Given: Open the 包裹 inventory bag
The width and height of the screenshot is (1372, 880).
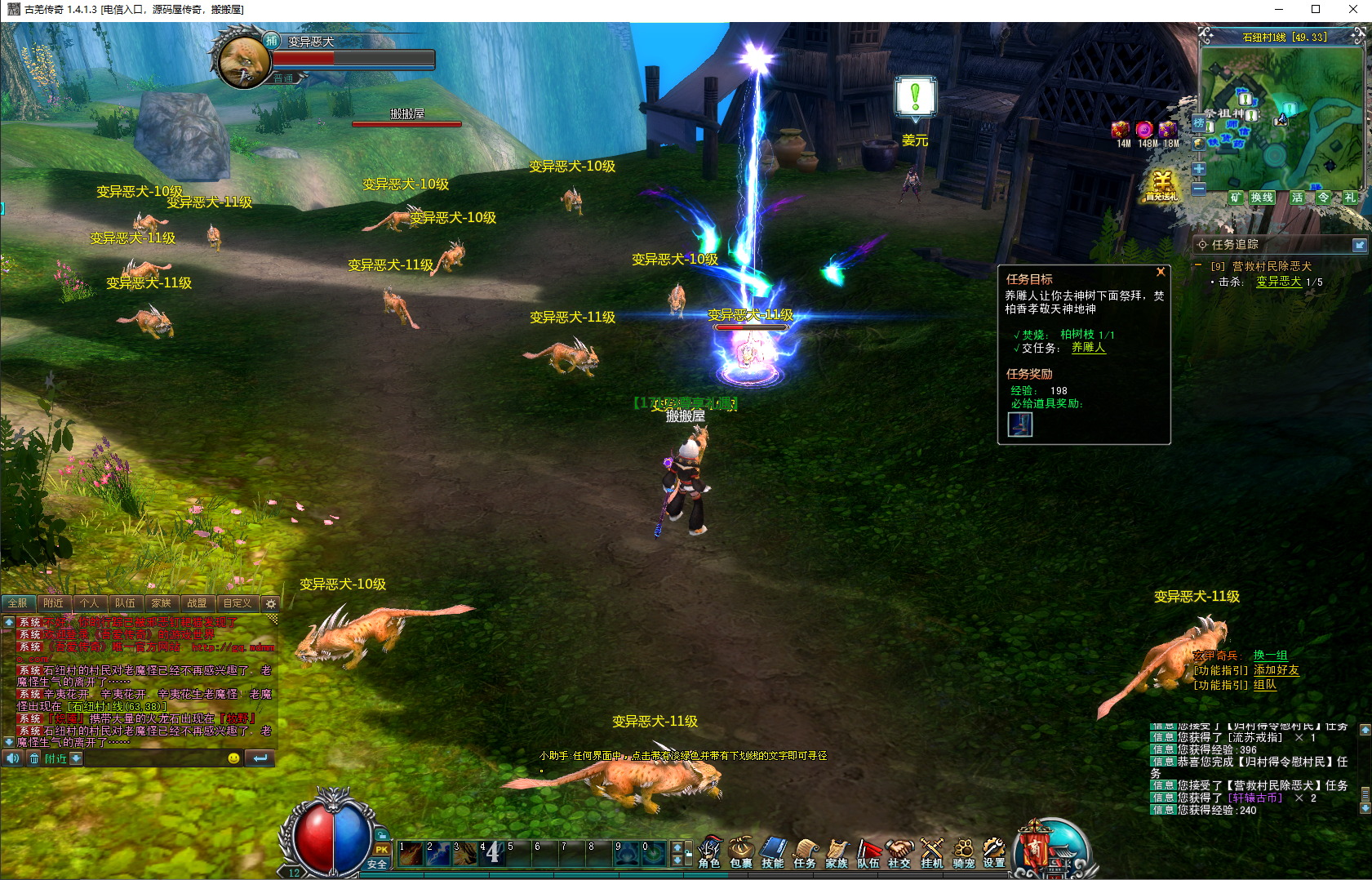Looking at the screenshot, I should [x=741, y=852].
